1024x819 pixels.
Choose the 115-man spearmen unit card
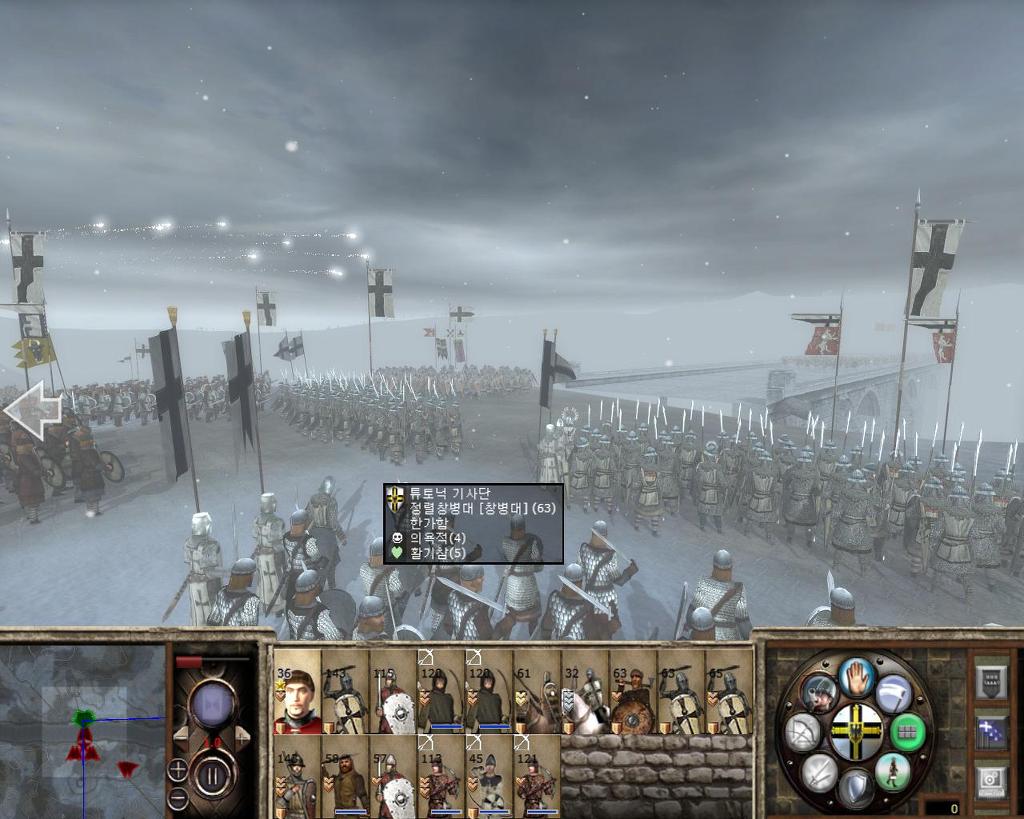[393, 692]
